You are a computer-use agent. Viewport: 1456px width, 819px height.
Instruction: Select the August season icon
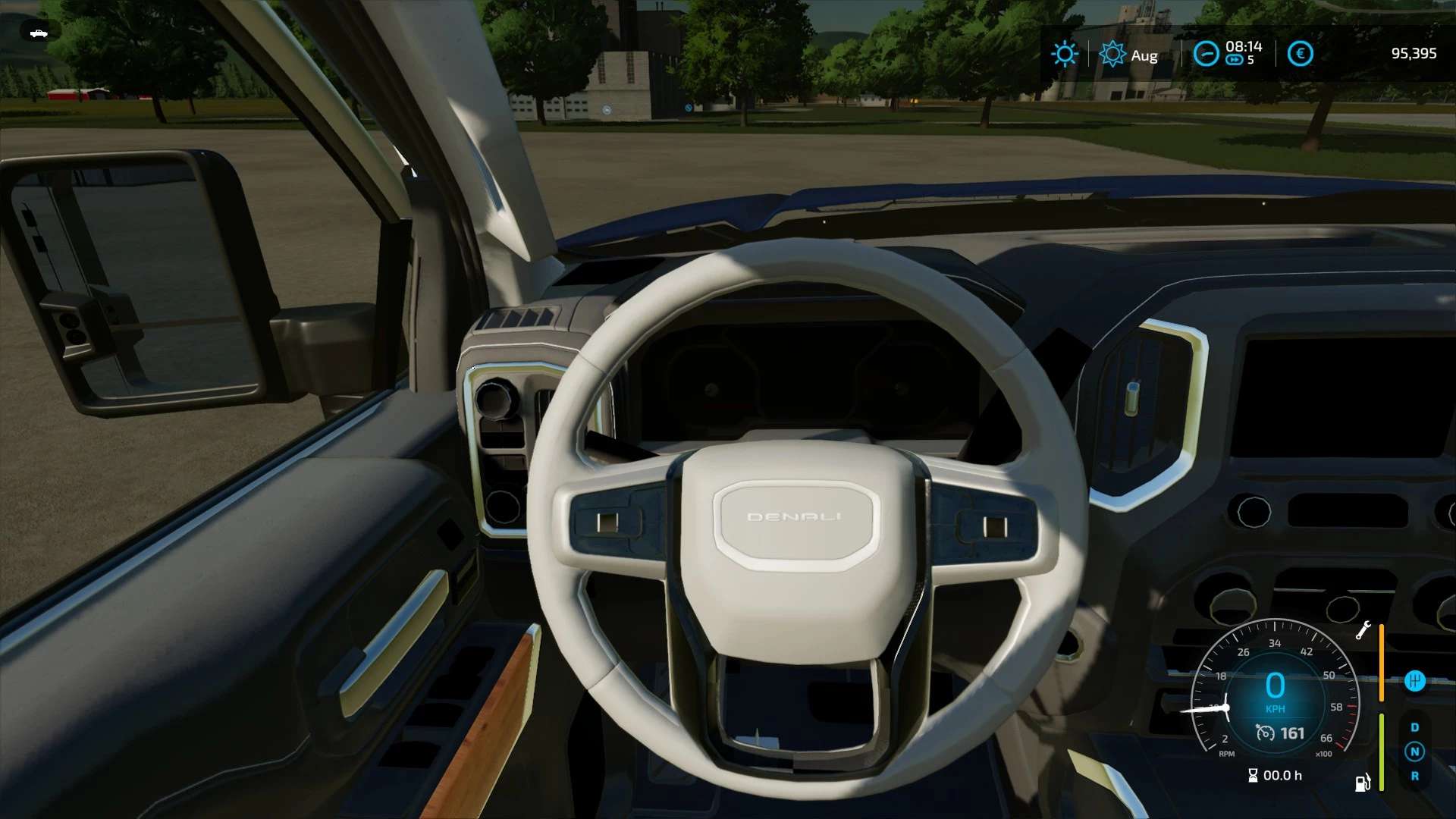[x=1112, y=54]
